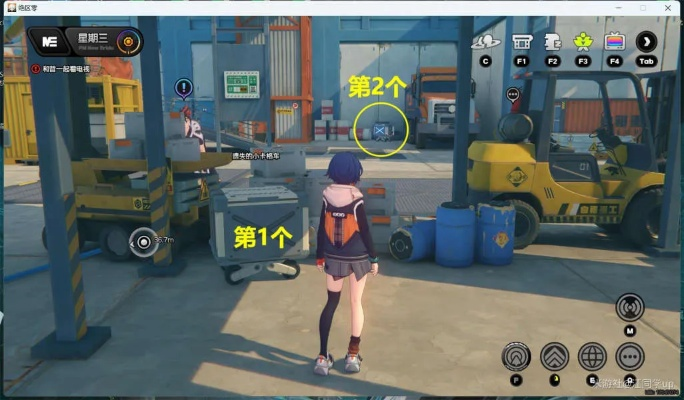The height and width of the screenshot is (400, 684).
Task: Activate the radio signal round button
Action: (x=630, y=307)
